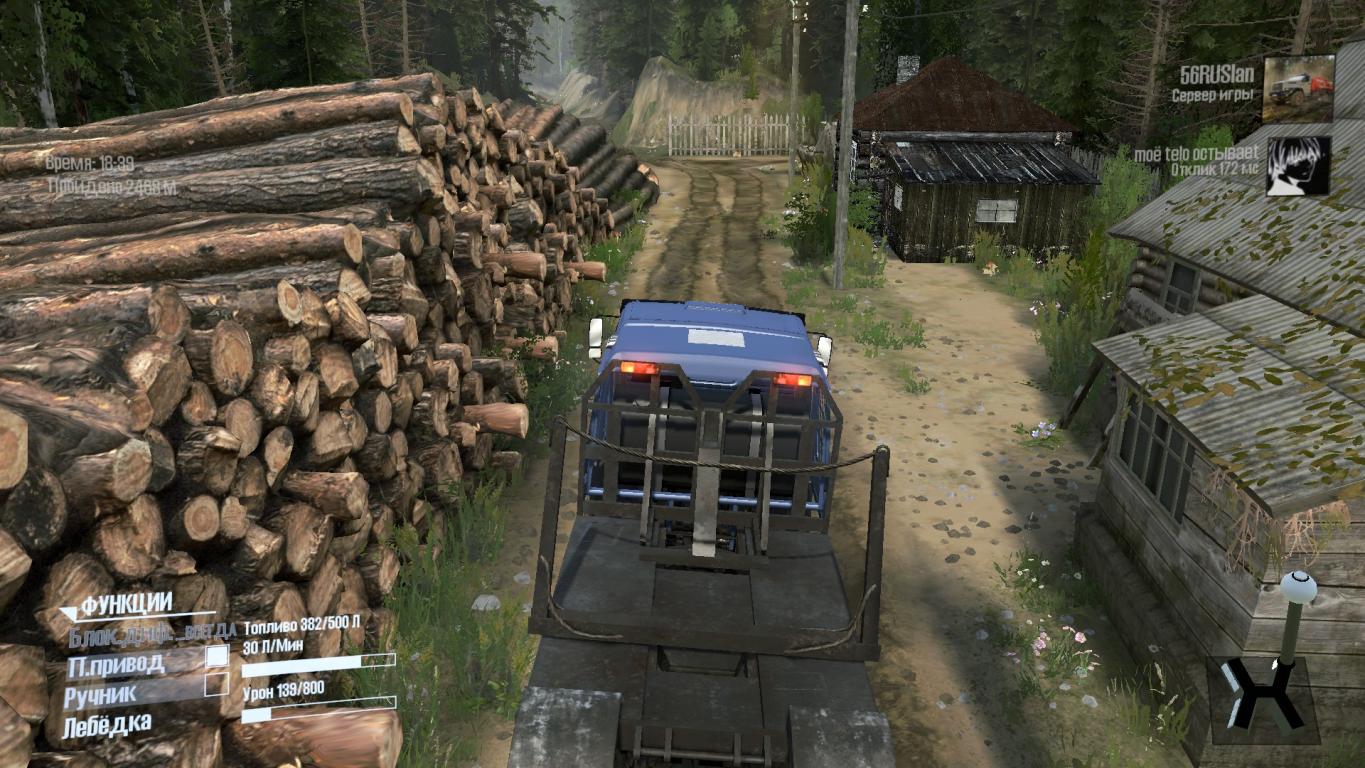Image resolution: width=1365 pixels, height=768 pixels.
Task: Open player 56RUSlan's truck avatar
Action: (x=1298, y=89)
